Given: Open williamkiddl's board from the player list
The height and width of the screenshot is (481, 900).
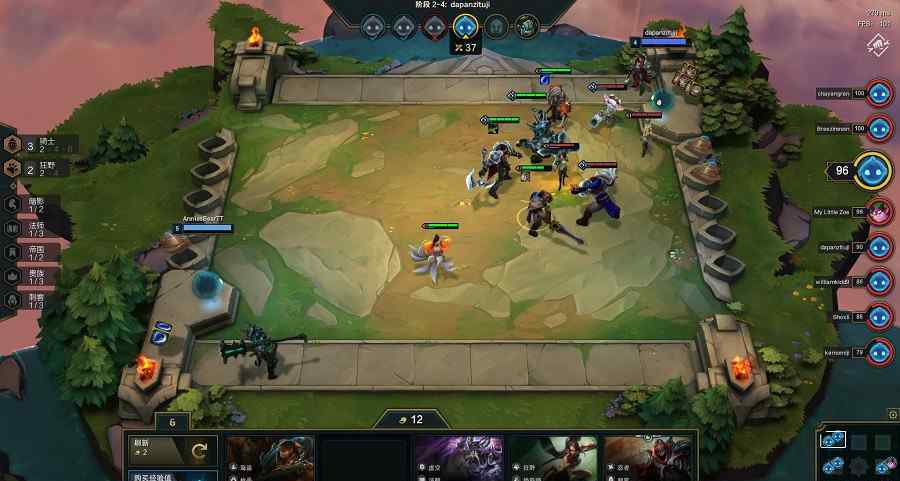Looking at the screenshot, I should pos(879,282).
